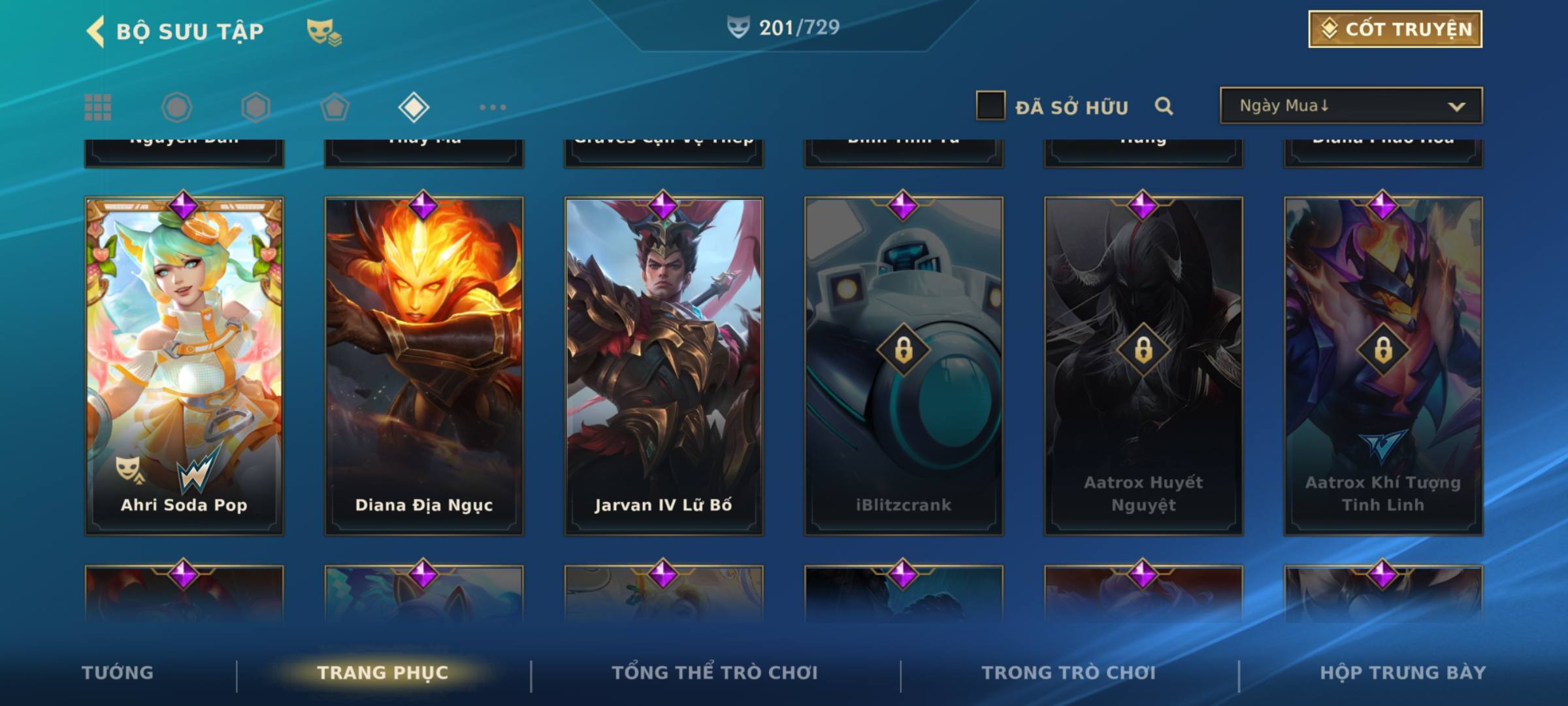Select the Ahri Soda Pop skin card
This screenshot has width=1568, height=706.
184,366
